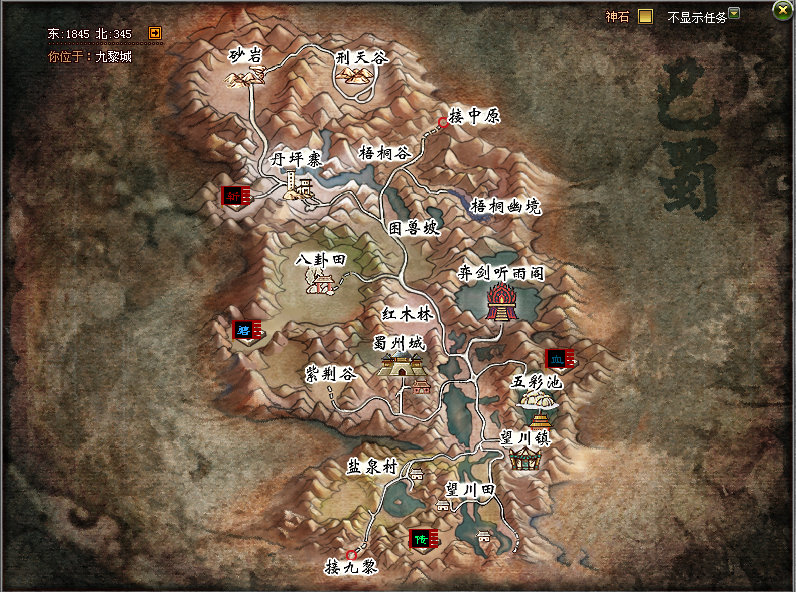Select the 梧桐幽境 location label
The width and height of the screenshot is (796, 592).
click(x=505, y=206)
